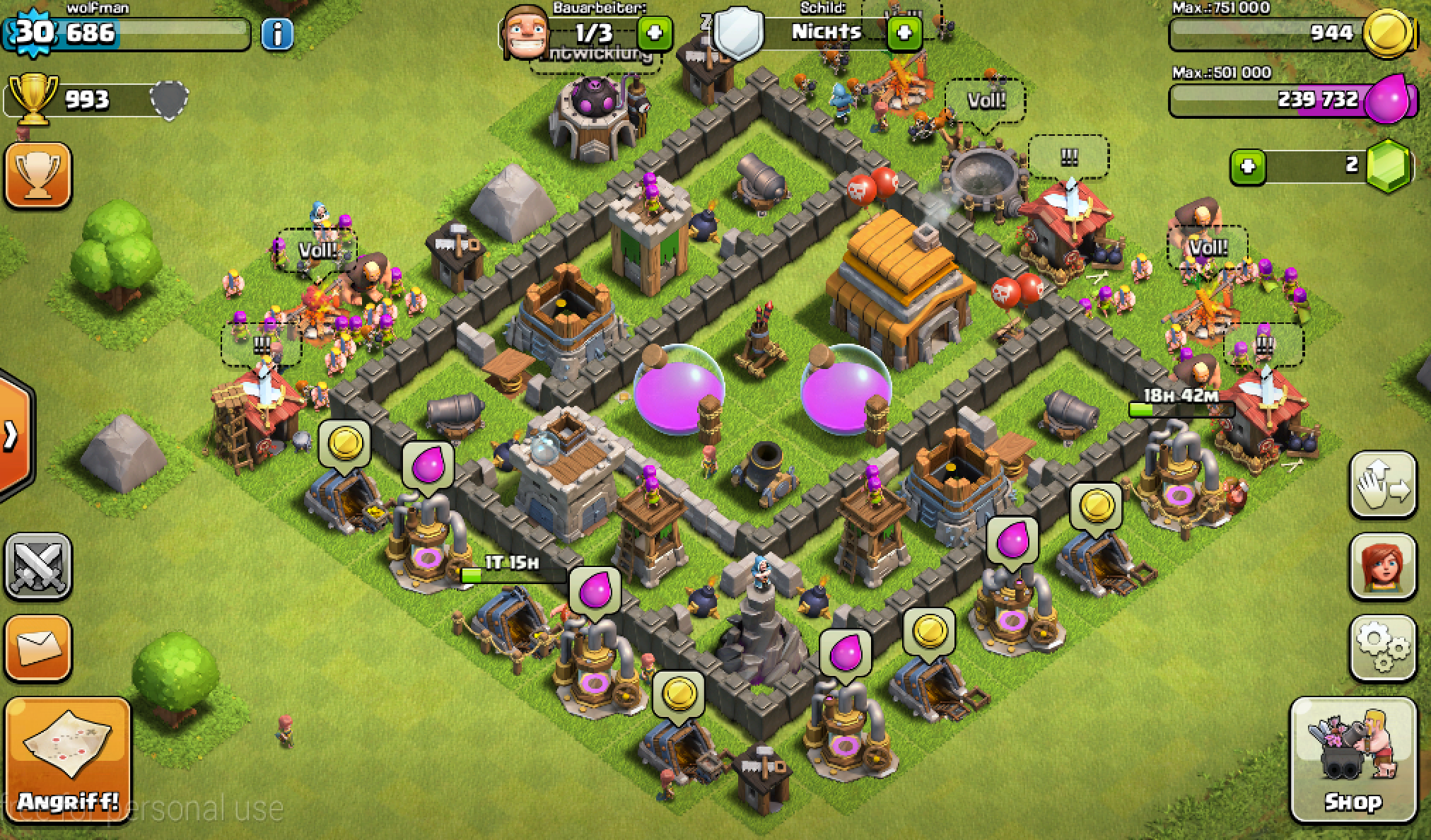Add gems using the green plus button
Screen dimensions: 1431x840
point(1248,167)
